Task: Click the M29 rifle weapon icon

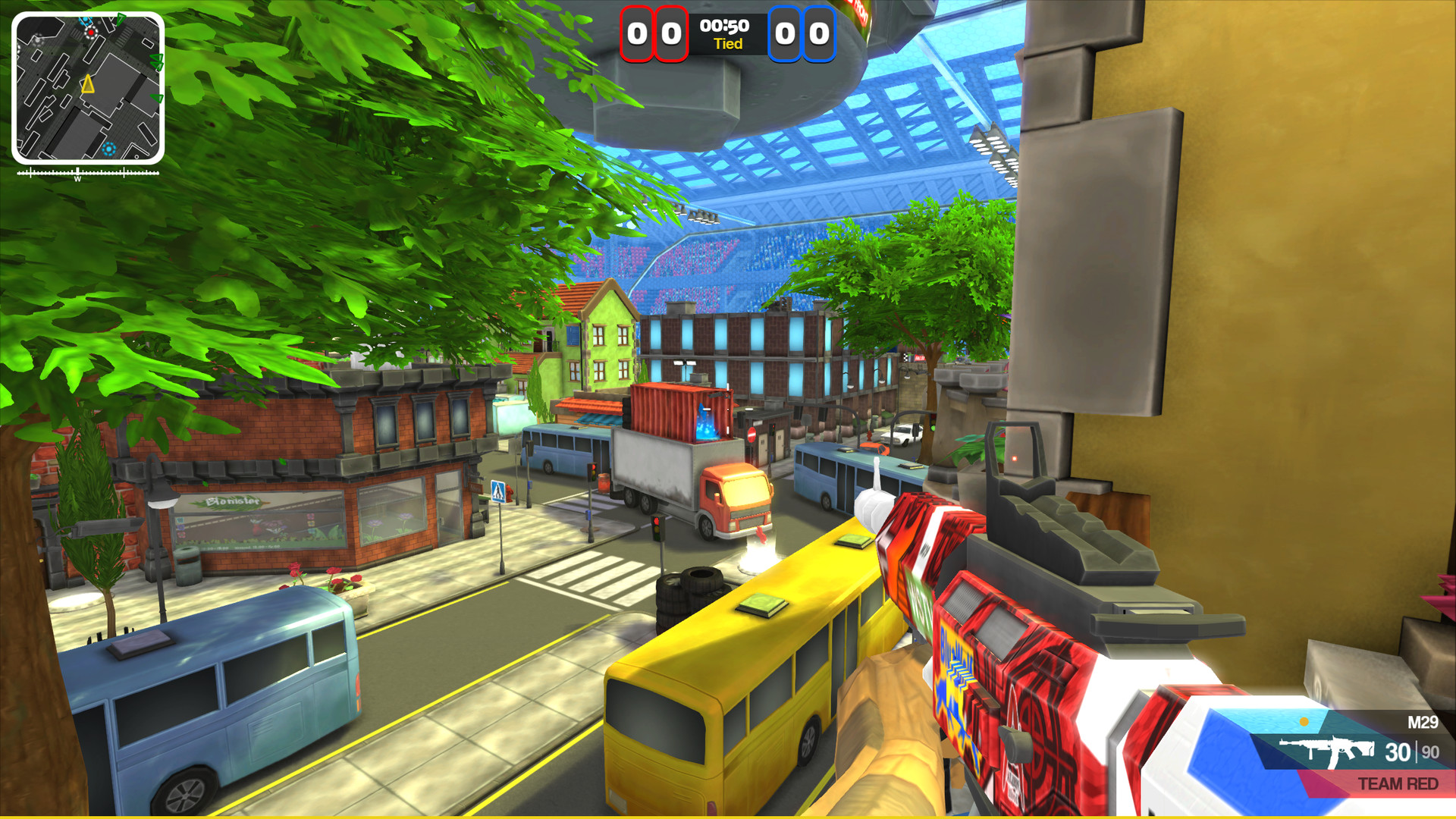Action: tap(1327, 751)
